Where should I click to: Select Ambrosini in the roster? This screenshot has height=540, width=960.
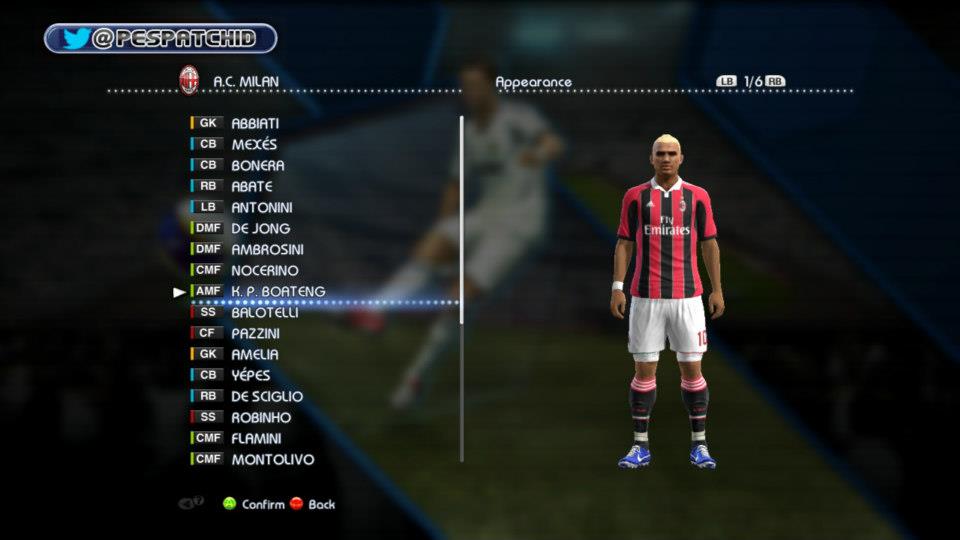click(x=267, y=249)
